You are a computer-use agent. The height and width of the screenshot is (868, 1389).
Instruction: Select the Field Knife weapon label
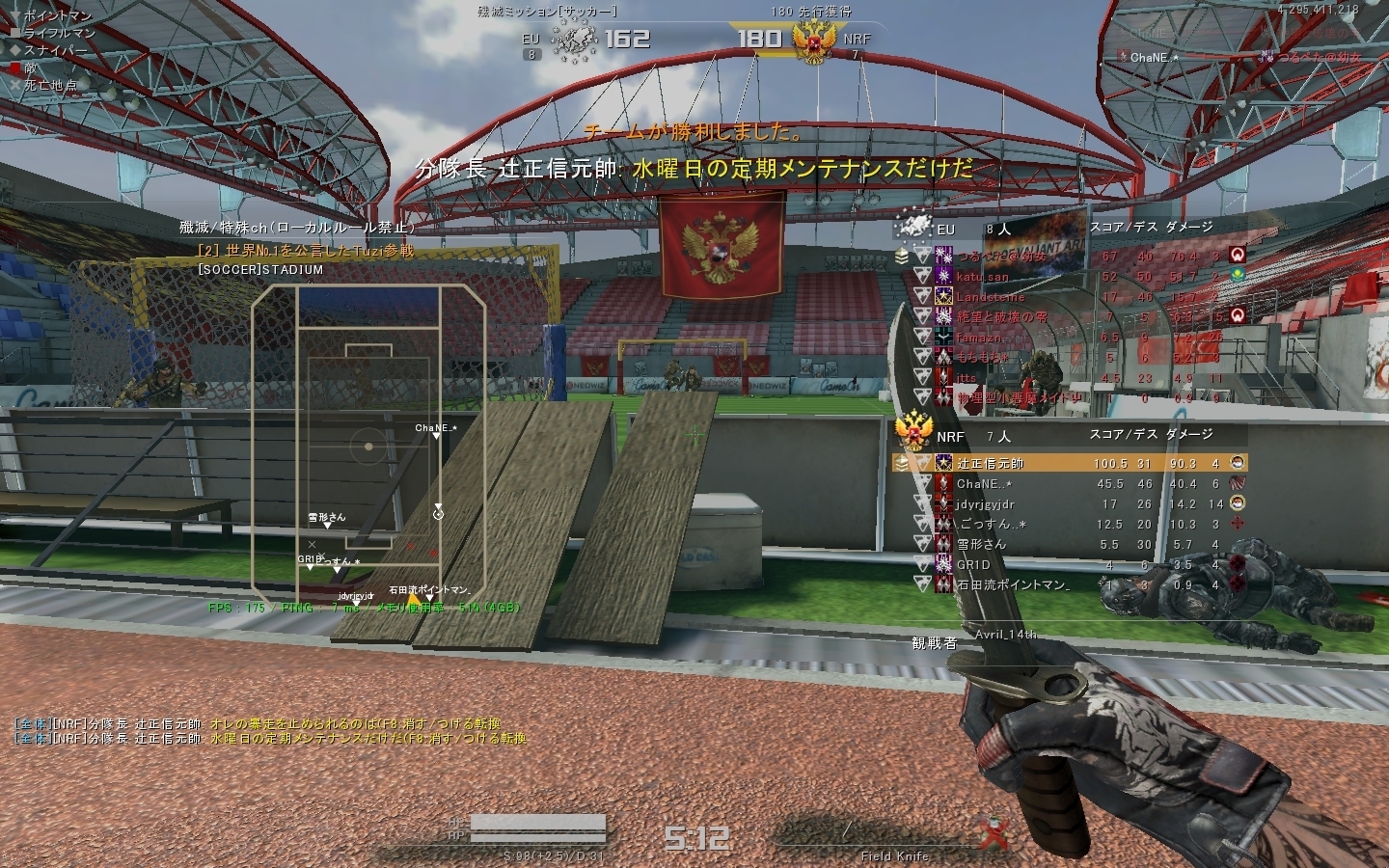(x=894, y=855)
